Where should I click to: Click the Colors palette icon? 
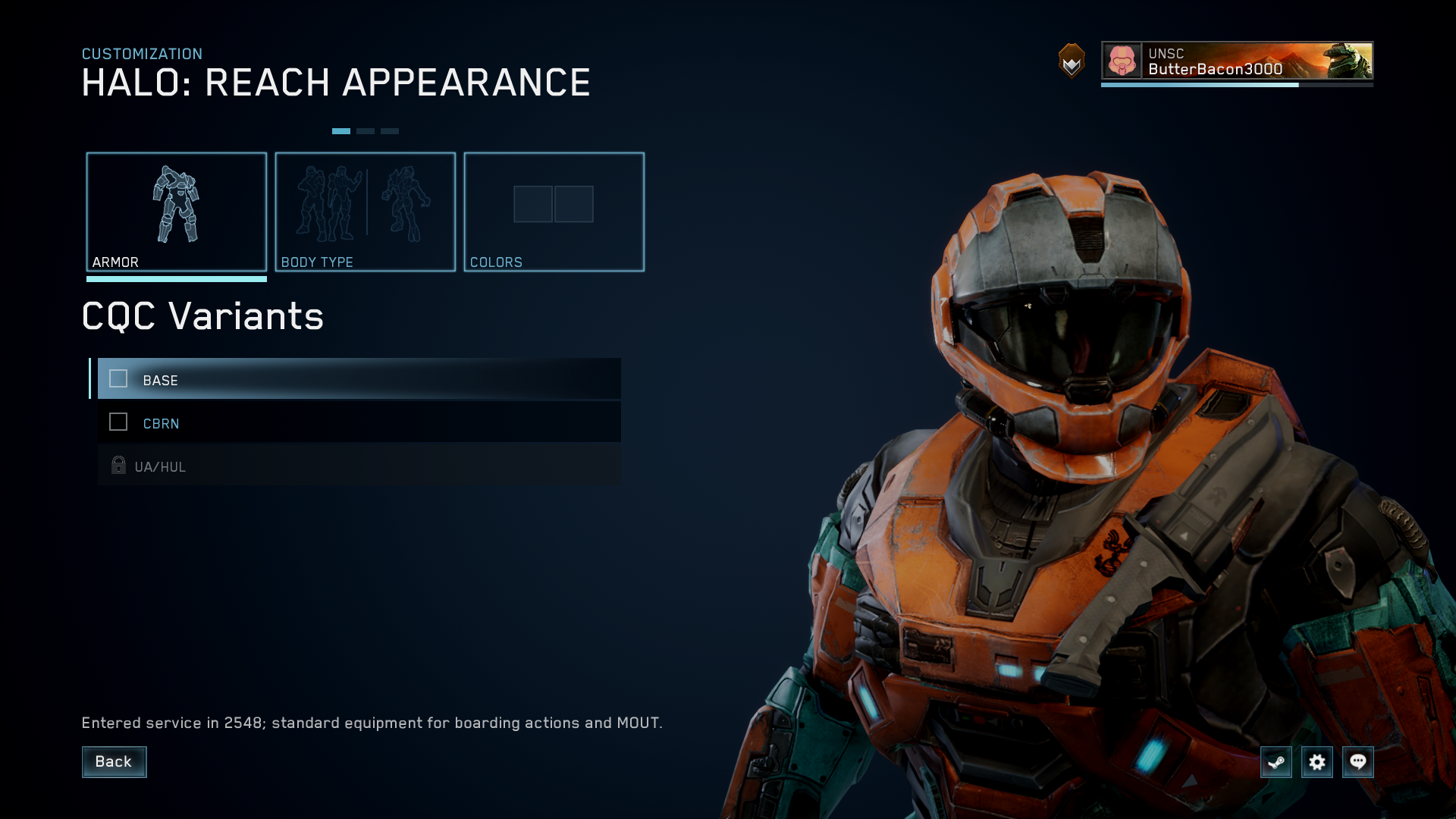click(x=554, y=204)
